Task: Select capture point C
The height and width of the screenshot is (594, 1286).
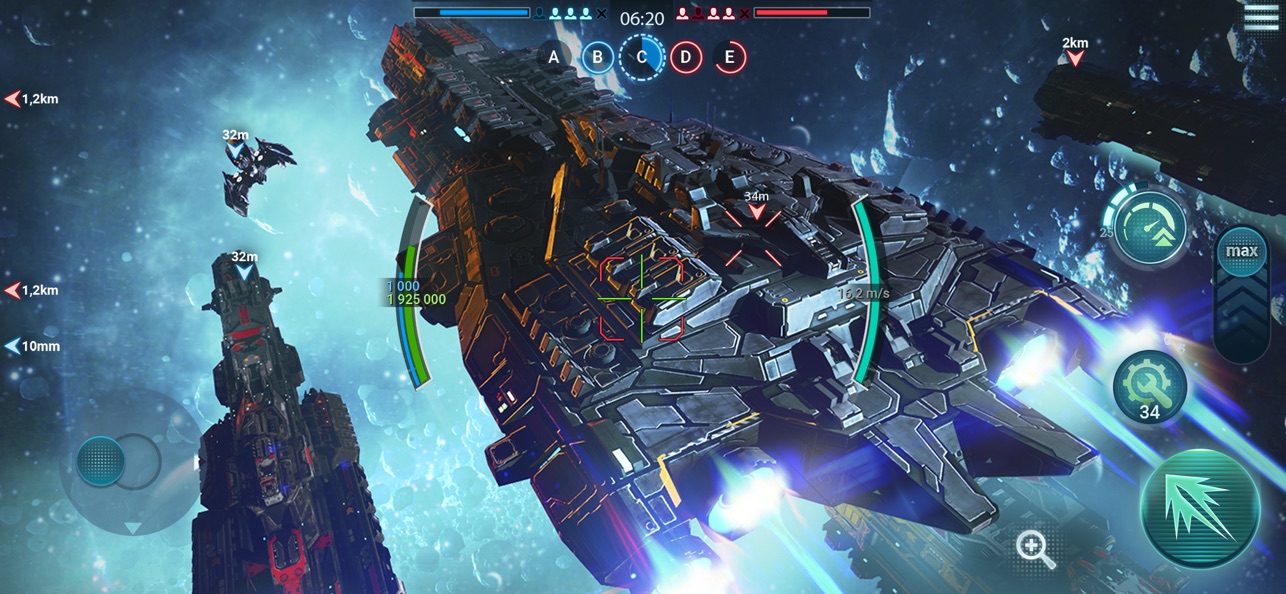Action: pos(642,57)
